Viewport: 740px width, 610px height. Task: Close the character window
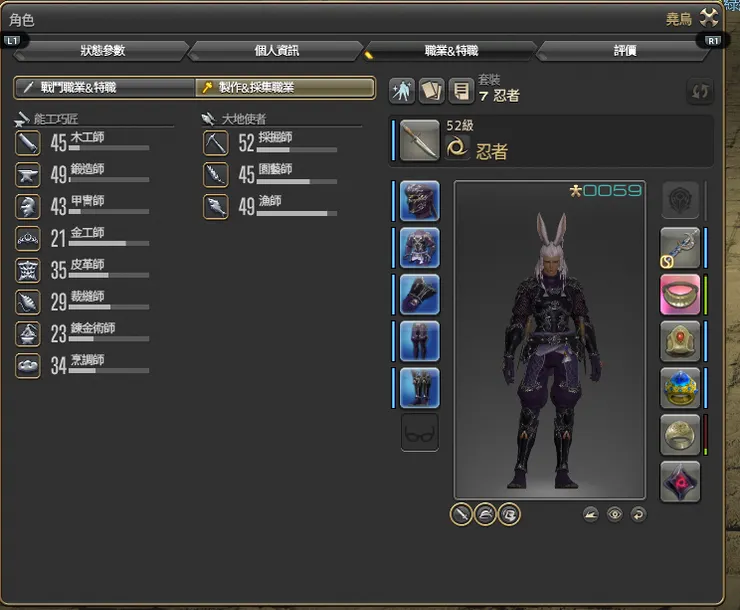710,17
